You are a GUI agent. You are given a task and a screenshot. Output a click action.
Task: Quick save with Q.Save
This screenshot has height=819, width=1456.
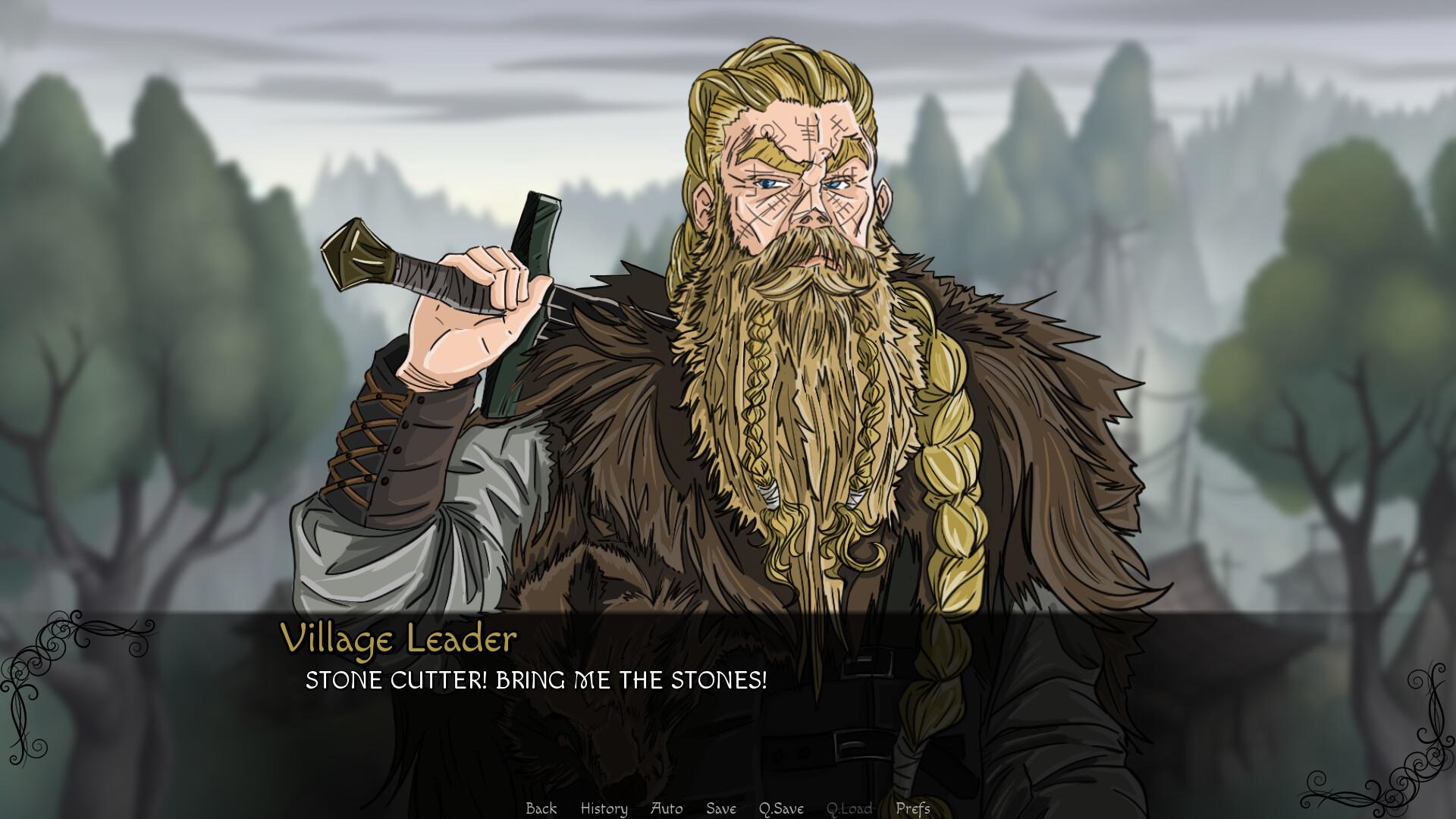tap(781, 808)
